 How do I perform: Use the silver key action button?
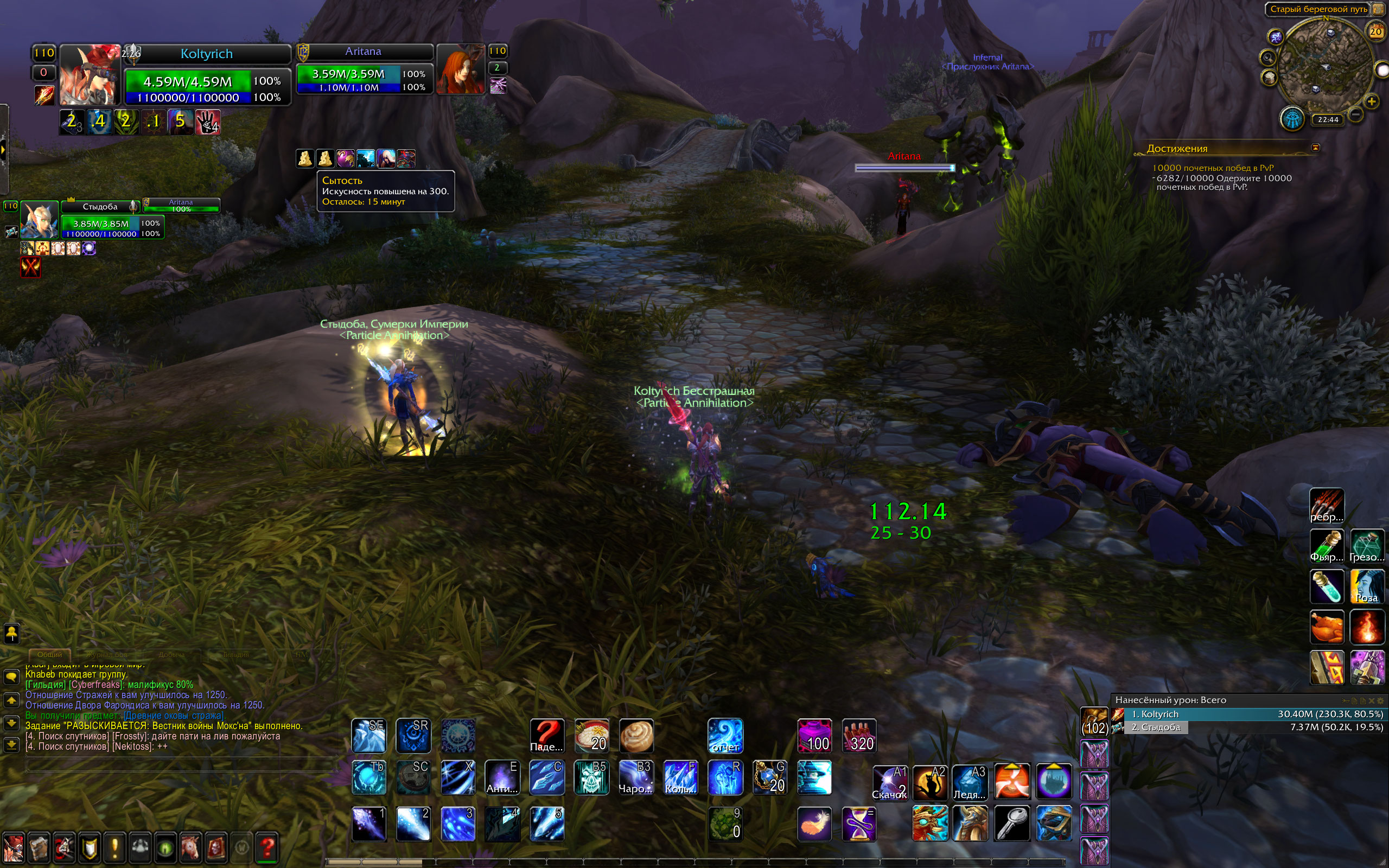pyautogui.click(x=1012, y=823)
